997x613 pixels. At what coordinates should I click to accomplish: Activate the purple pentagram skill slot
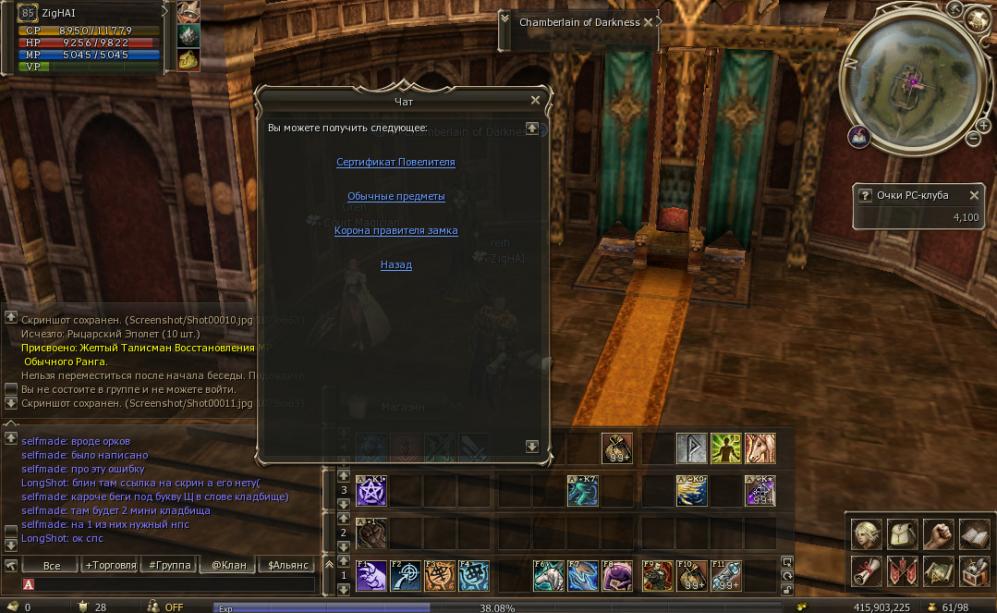point(372,490)
